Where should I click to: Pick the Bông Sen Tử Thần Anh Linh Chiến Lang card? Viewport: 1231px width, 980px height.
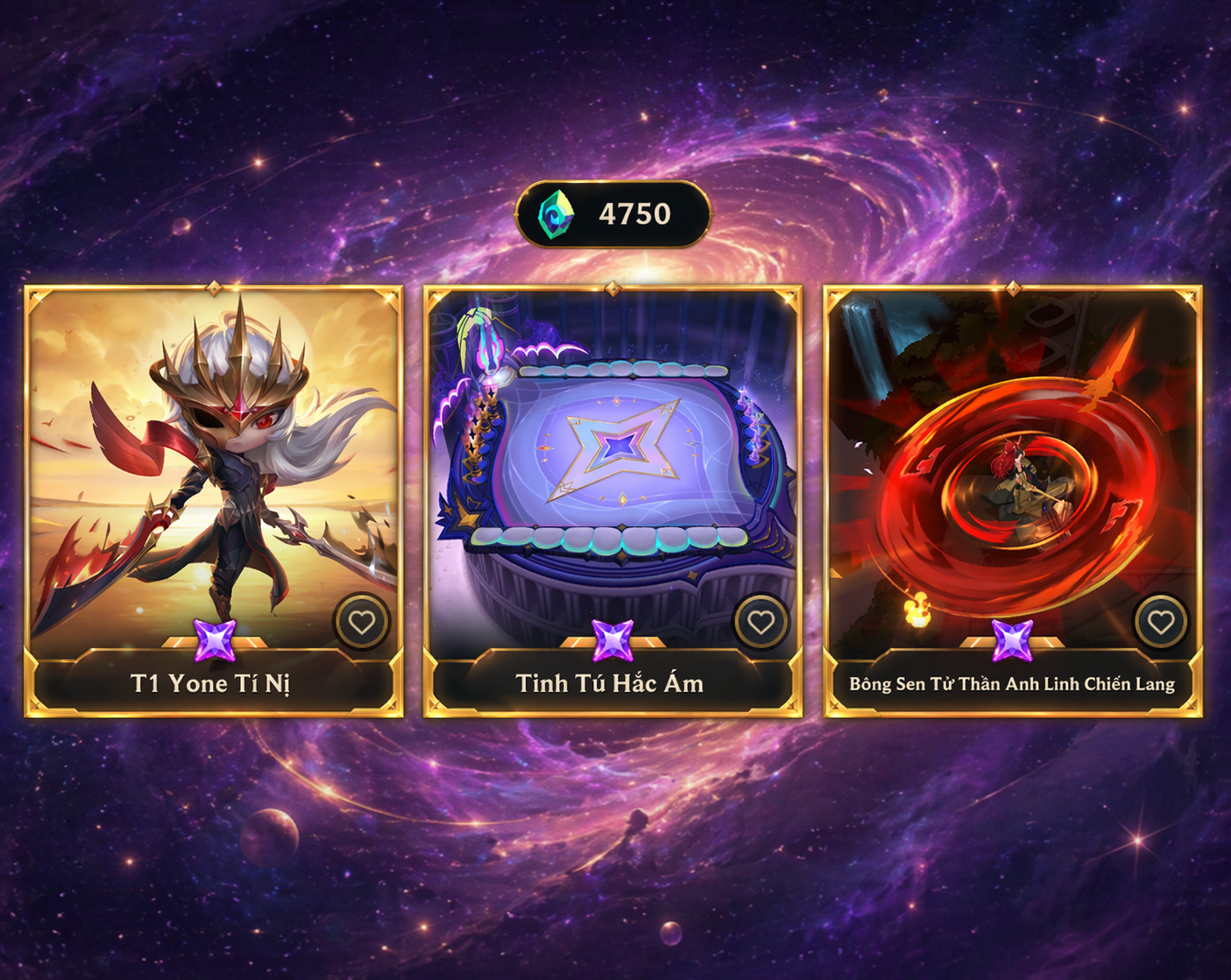click(x=1012, y=473)
